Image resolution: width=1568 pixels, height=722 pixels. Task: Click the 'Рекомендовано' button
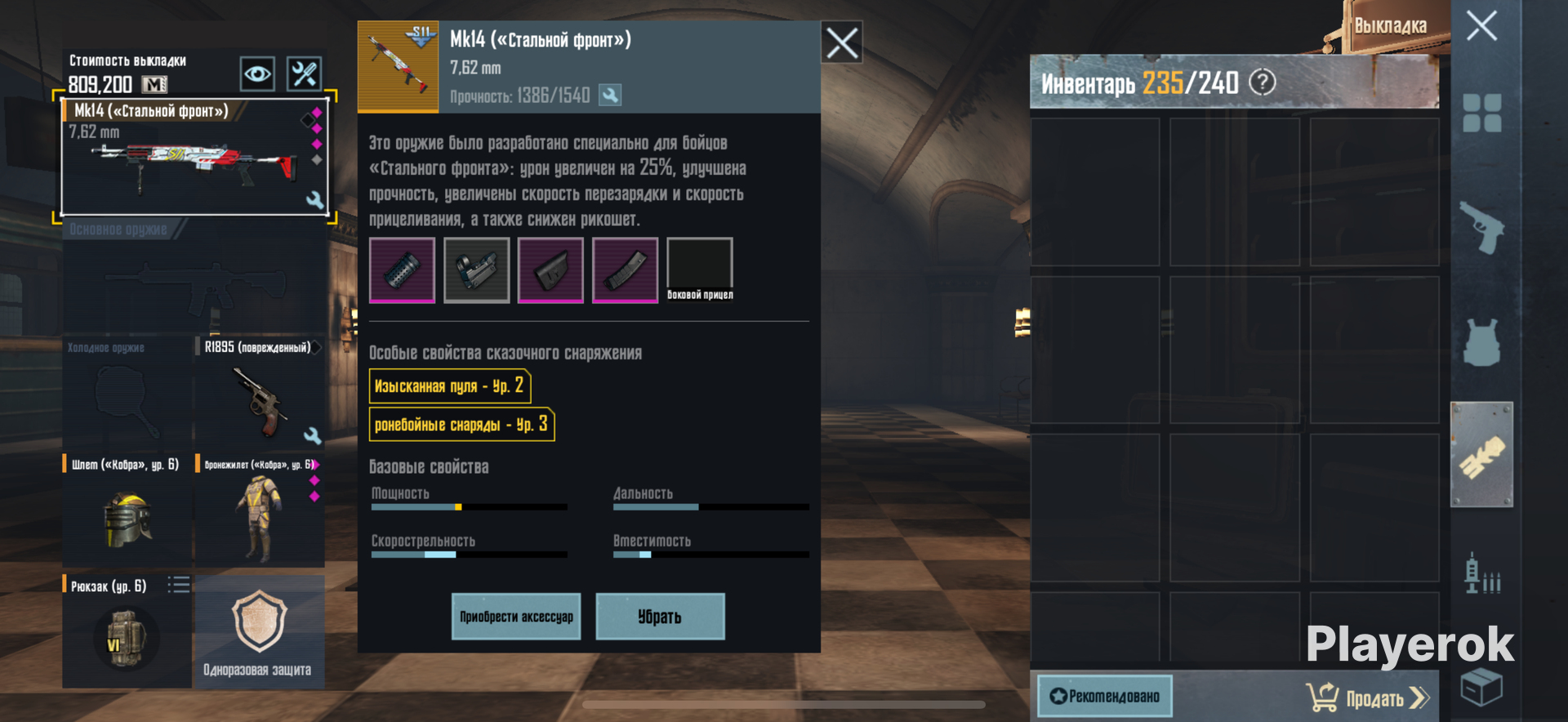click(1105, 696)
